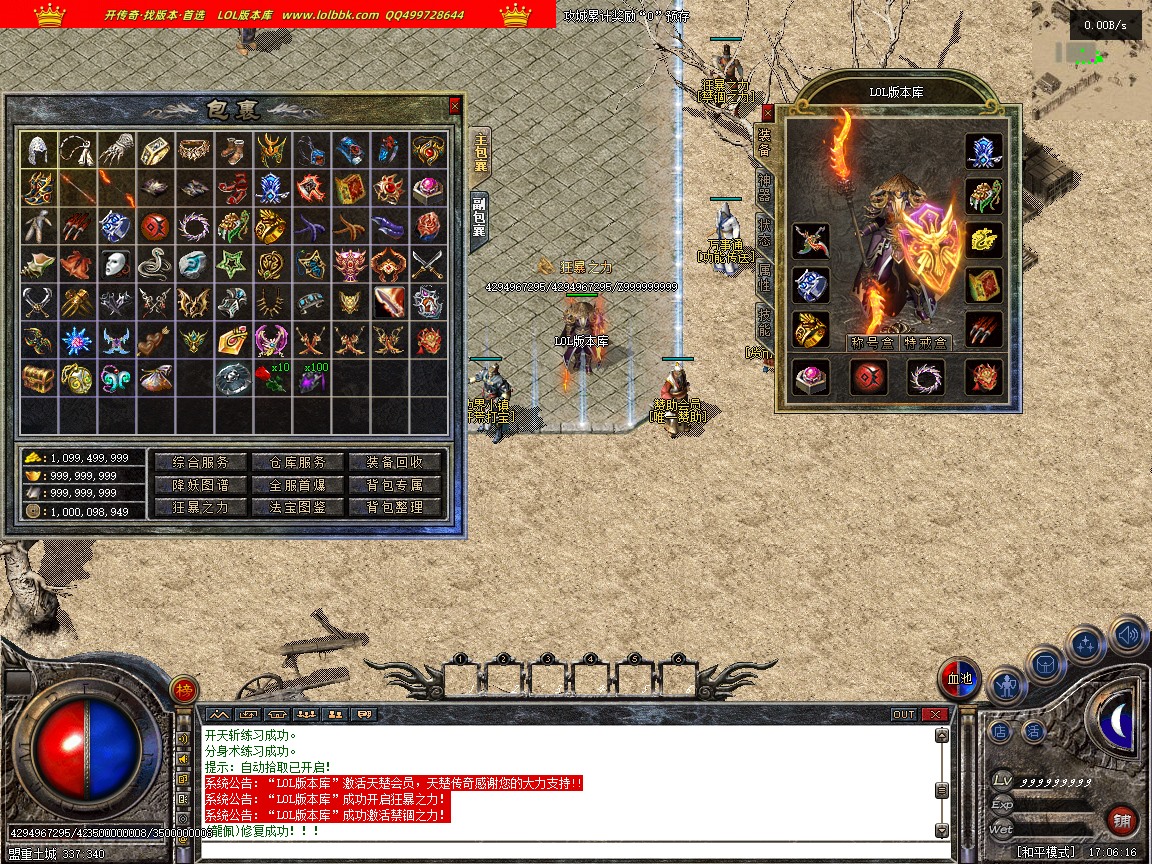Open the 特戒盒 special ring box
The image size is (1152, 864).
click(926, 343)
